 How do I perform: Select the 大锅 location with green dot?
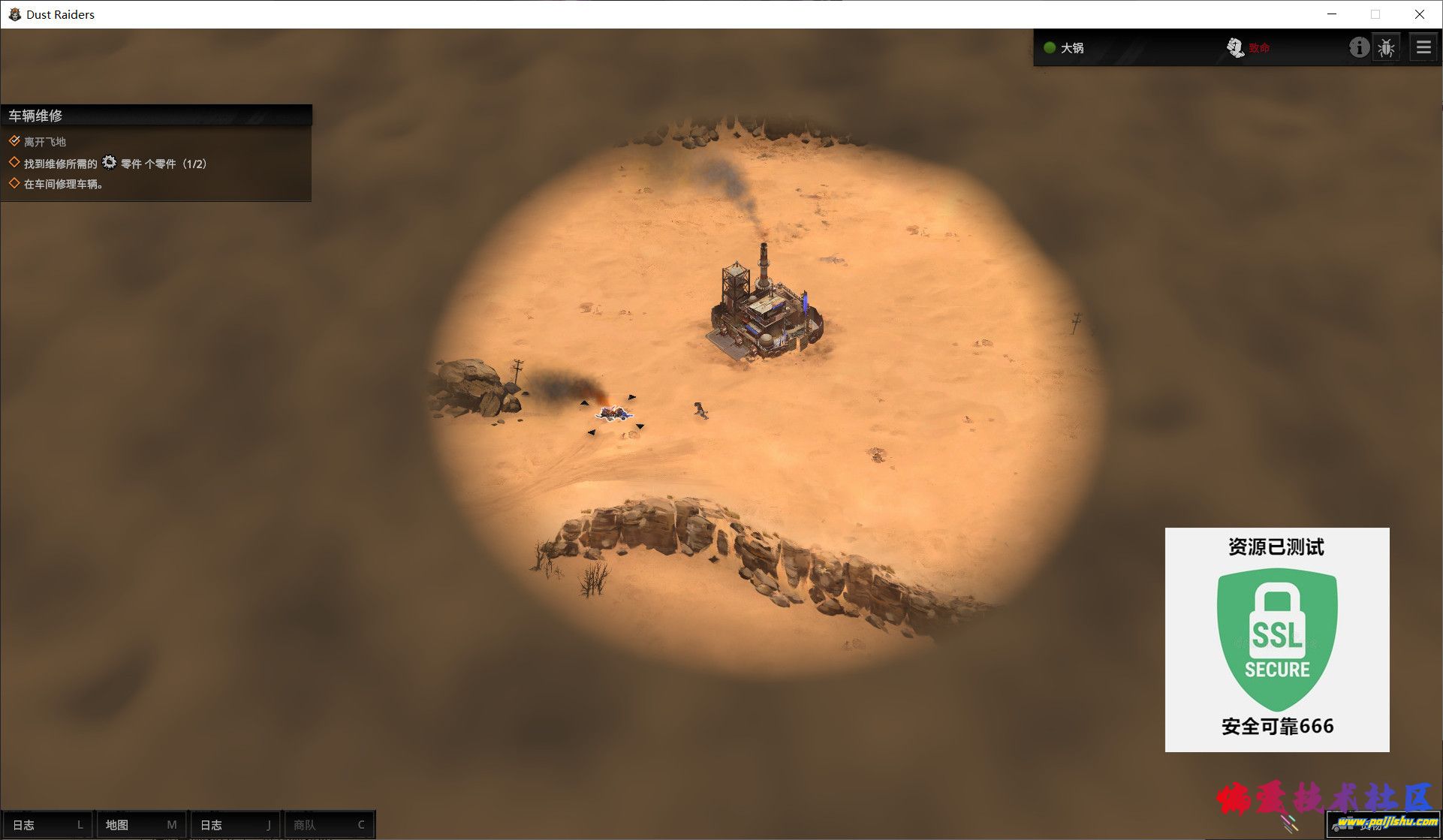(x=1065, y=48)
